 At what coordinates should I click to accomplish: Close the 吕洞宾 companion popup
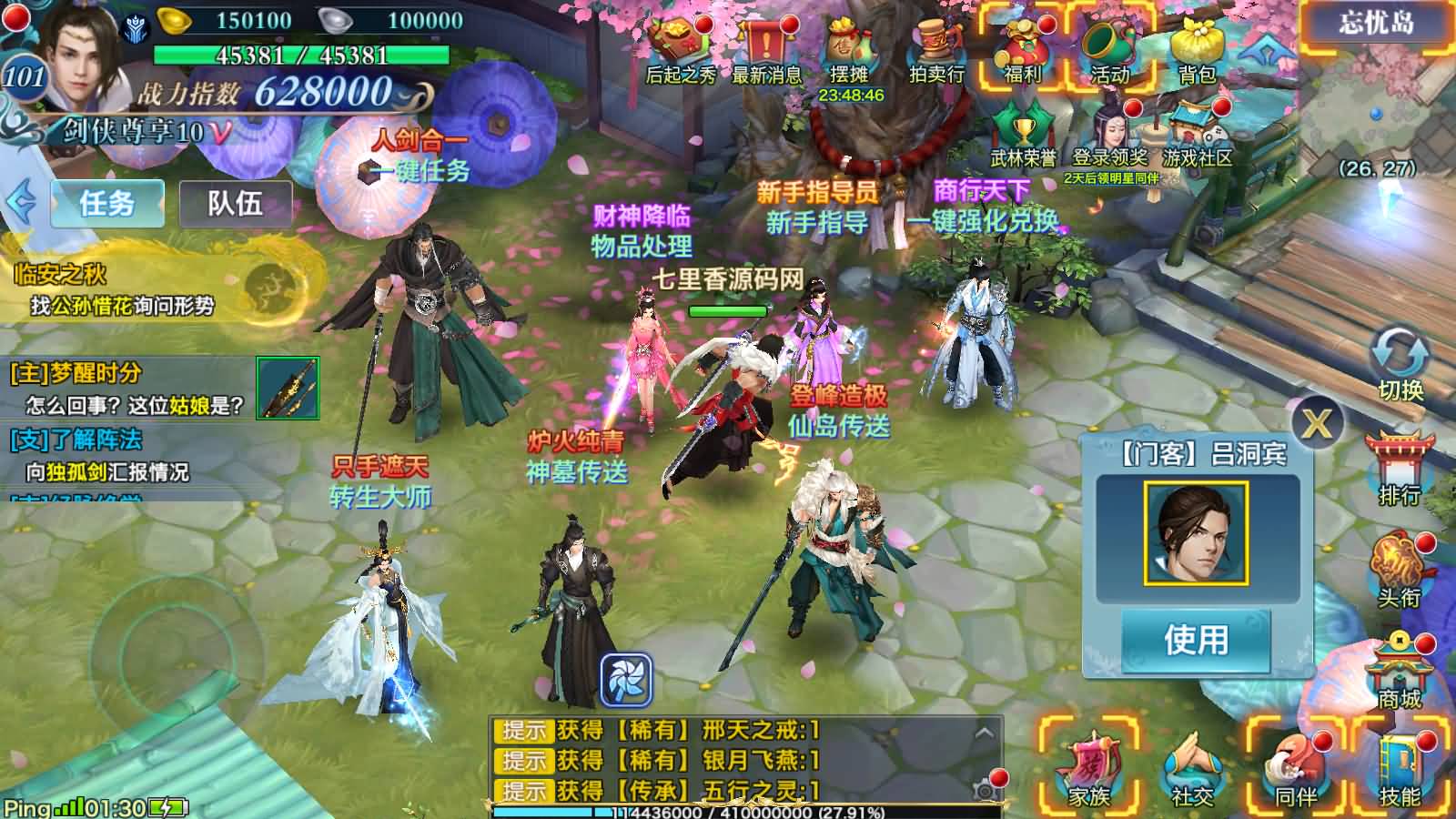pos(1316,422)
